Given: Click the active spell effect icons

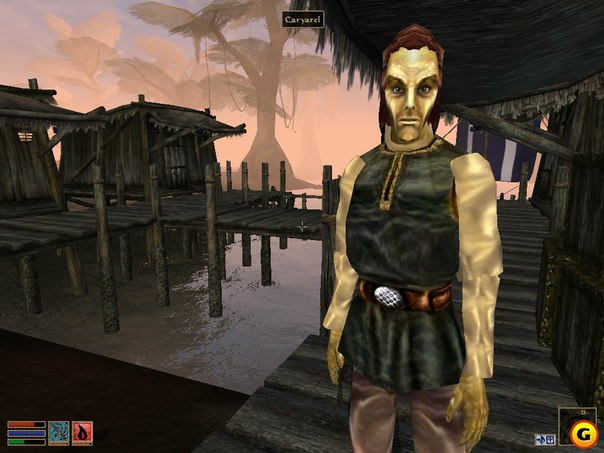Looking at the screenshot, I should (547, 438).
